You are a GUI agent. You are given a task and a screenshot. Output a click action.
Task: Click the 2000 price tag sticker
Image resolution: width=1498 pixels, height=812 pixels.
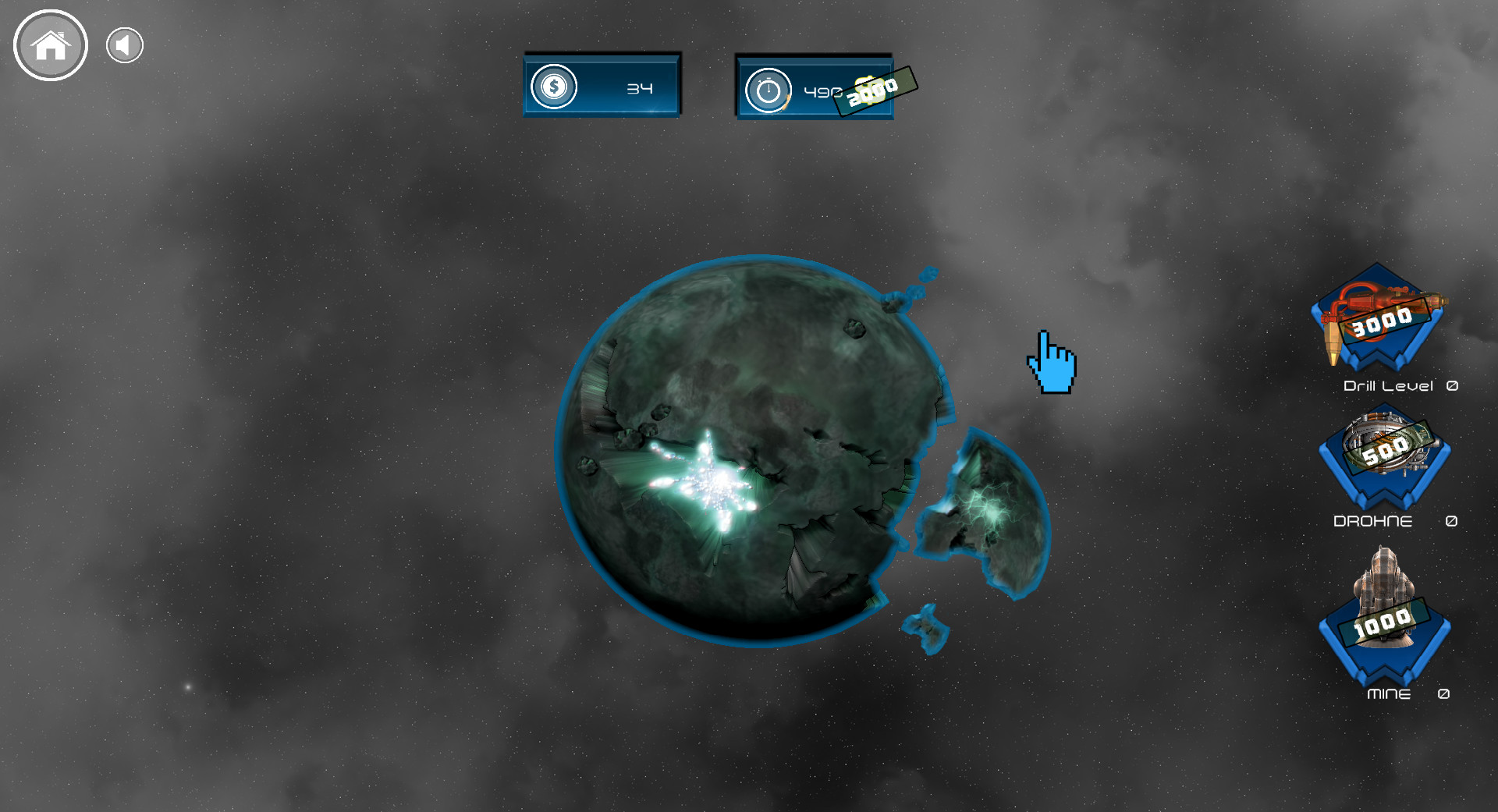(876, 90)
